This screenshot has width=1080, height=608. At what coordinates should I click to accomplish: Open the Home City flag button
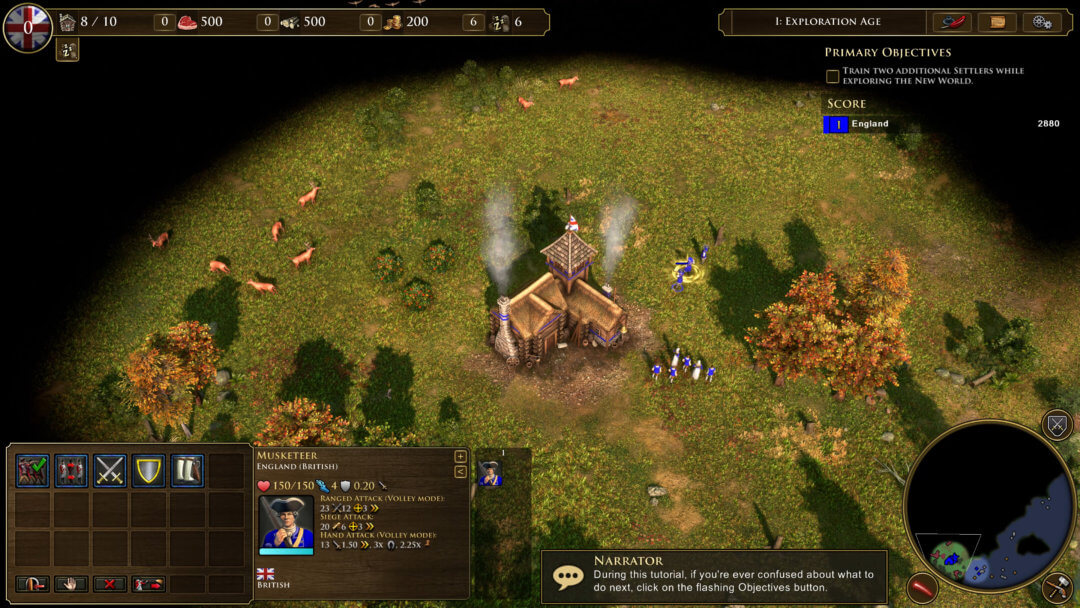tap(27, 27)
